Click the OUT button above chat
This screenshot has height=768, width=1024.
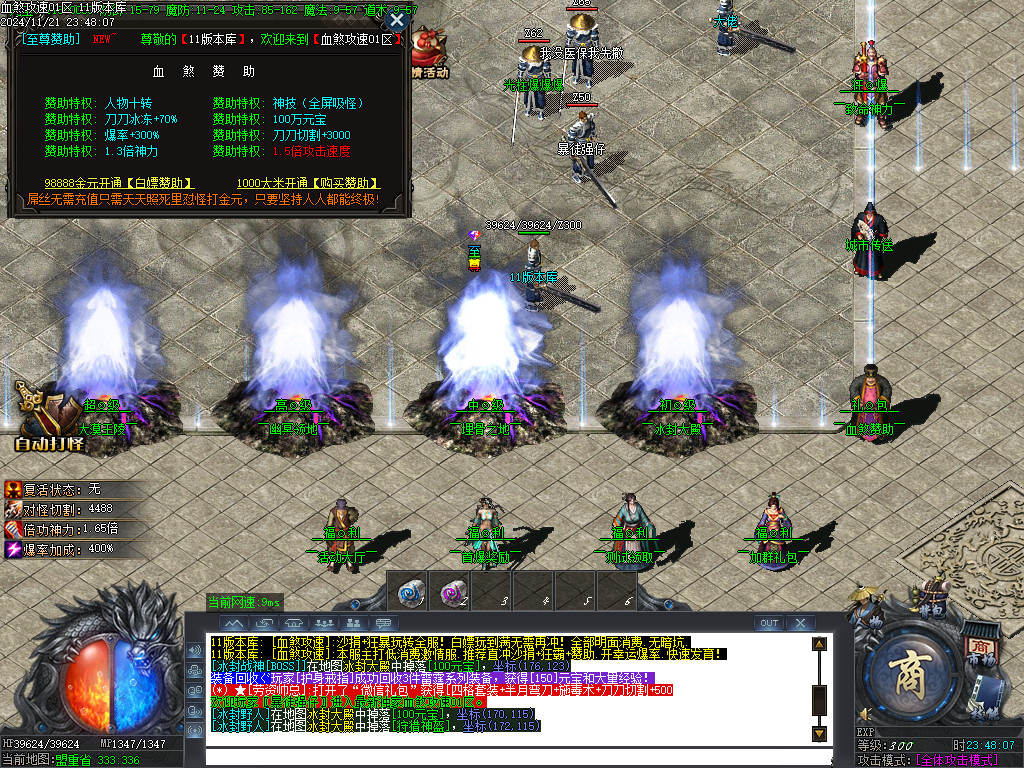coord(768,623)
